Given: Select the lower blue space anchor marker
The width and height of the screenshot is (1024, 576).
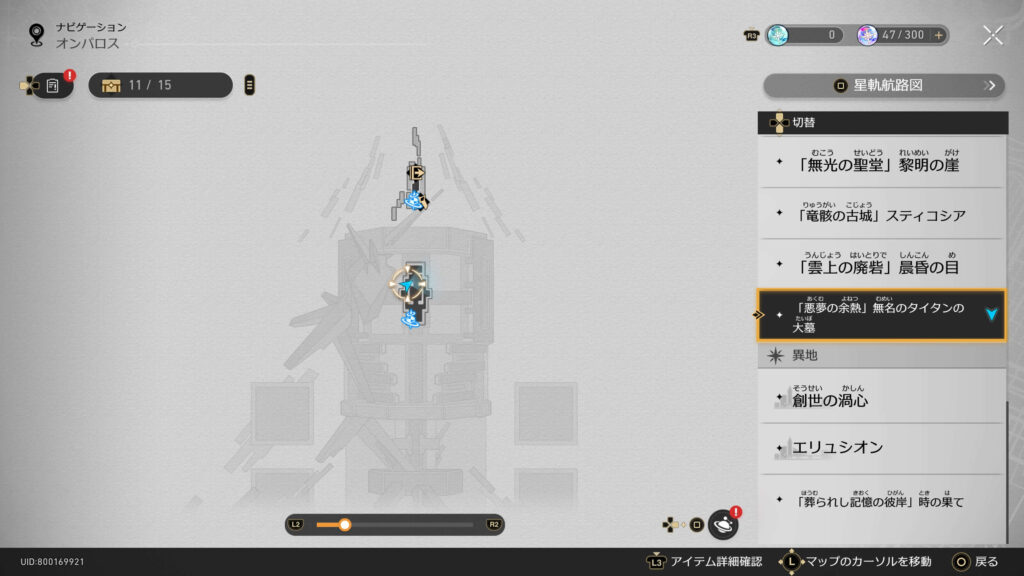Looking at the screenshot, I should click(x=410, y=319).
